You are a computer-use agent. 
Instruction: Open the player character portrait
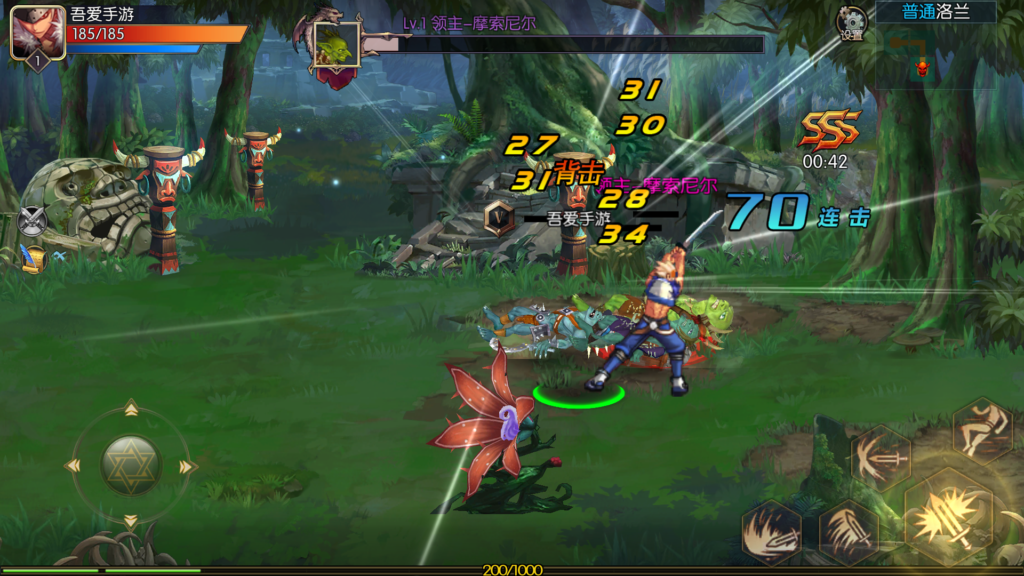point(37,32)
